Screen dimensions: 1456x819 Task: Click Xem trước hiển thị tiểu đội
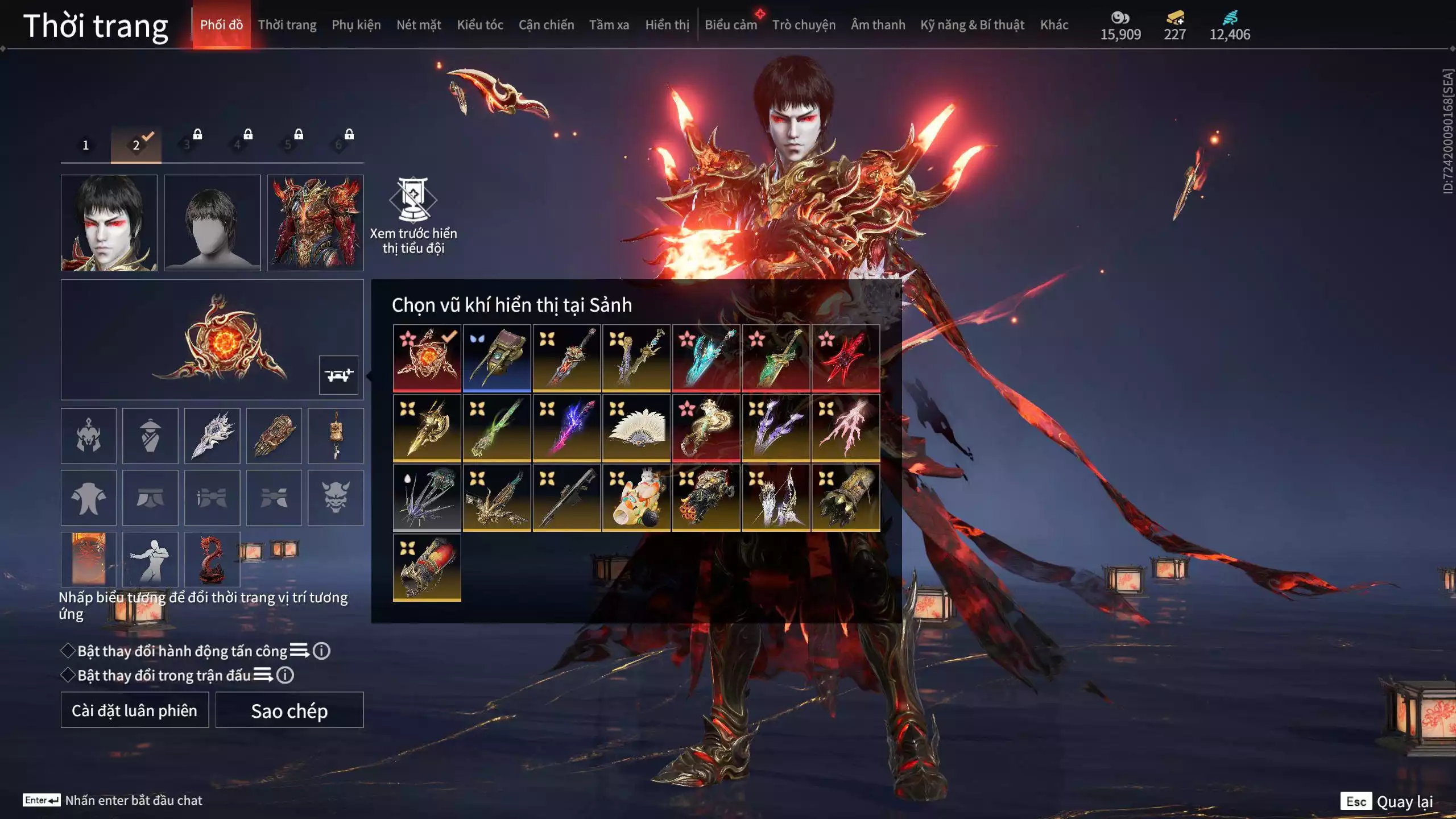[x=413, y=216]
